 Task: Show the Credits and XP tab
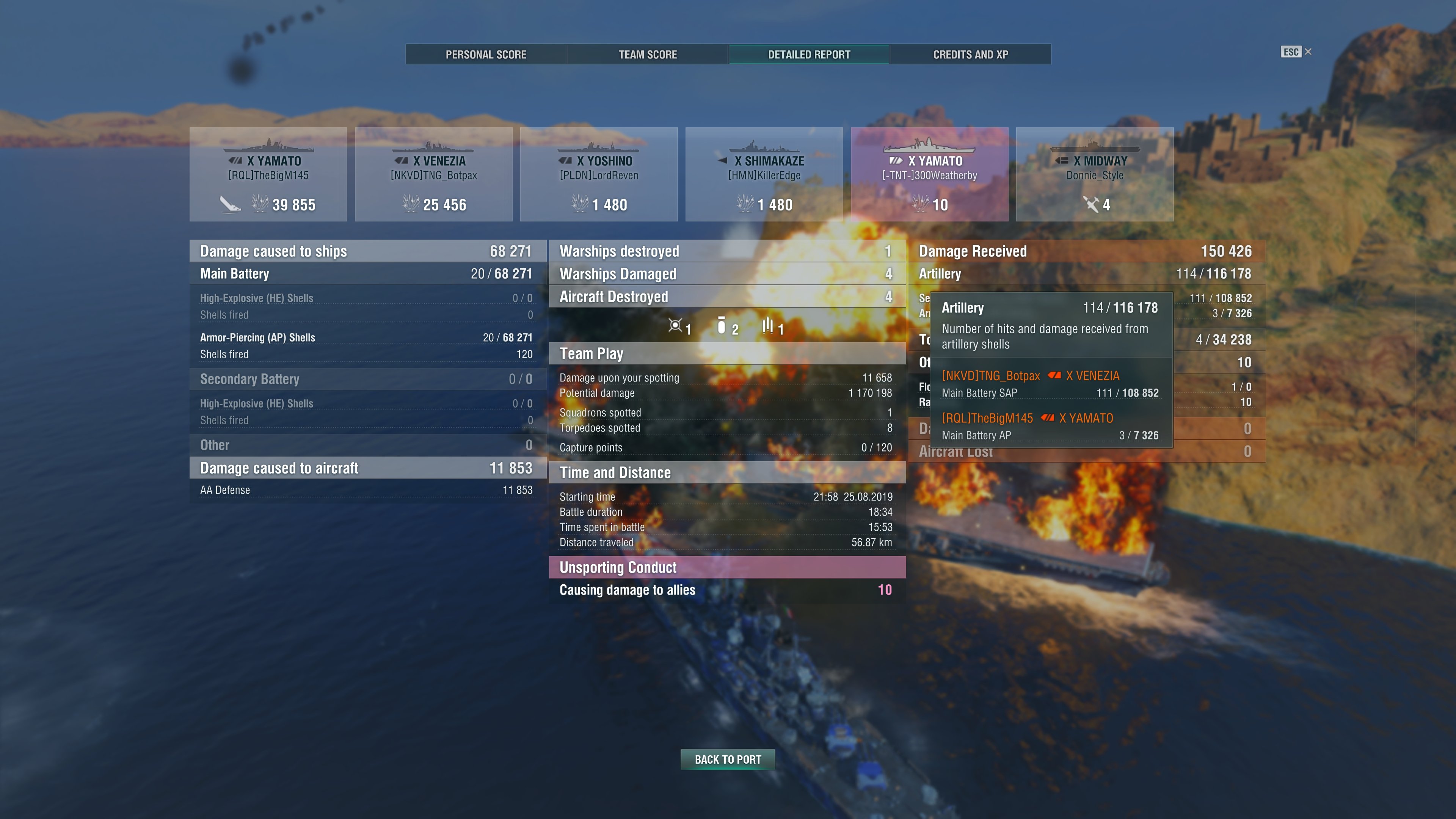[970, 54]
